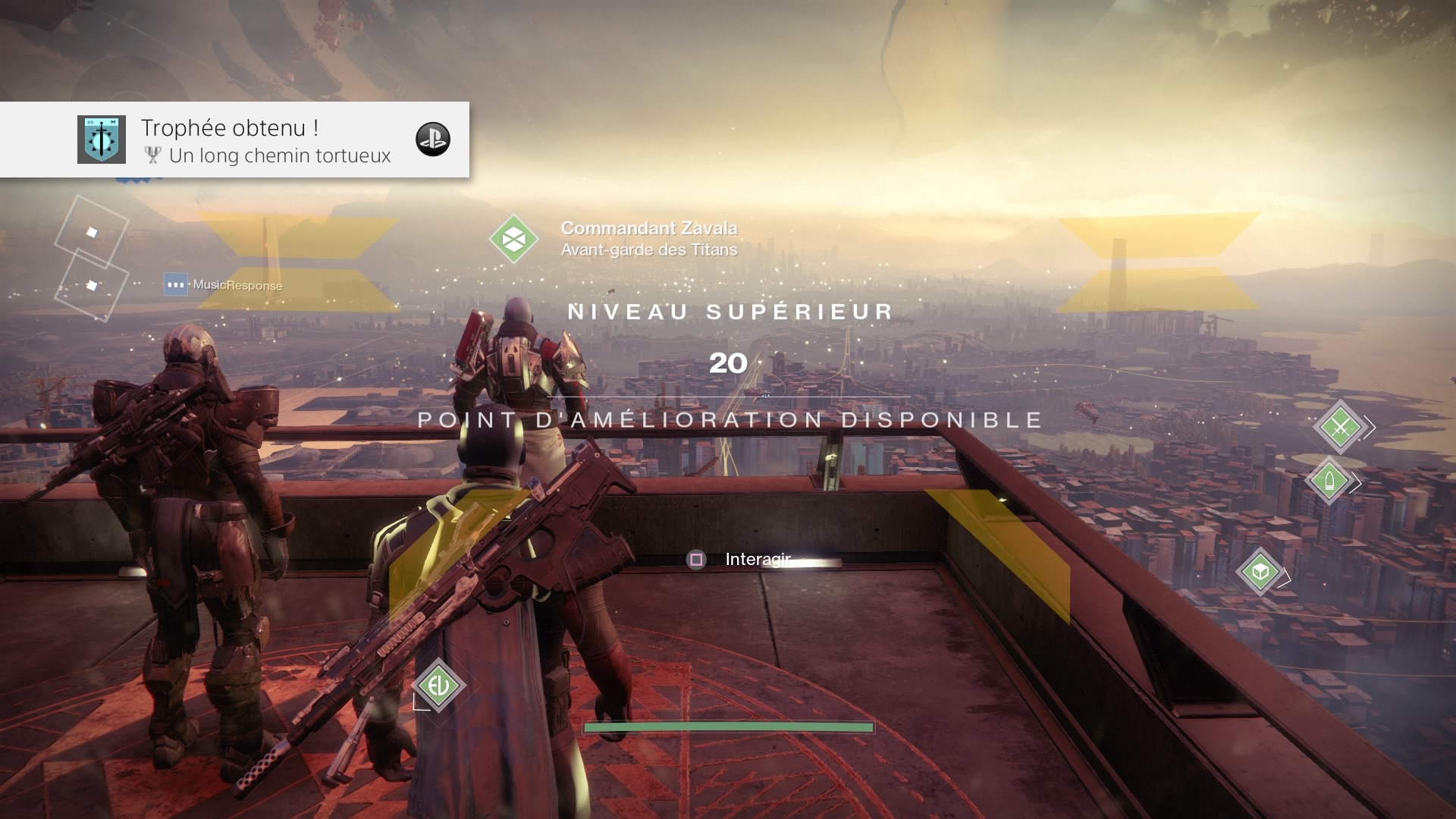The image size is (1456, 819).
Task: Select the trophy's sword shield thumbnail
Action: [102, 140]
